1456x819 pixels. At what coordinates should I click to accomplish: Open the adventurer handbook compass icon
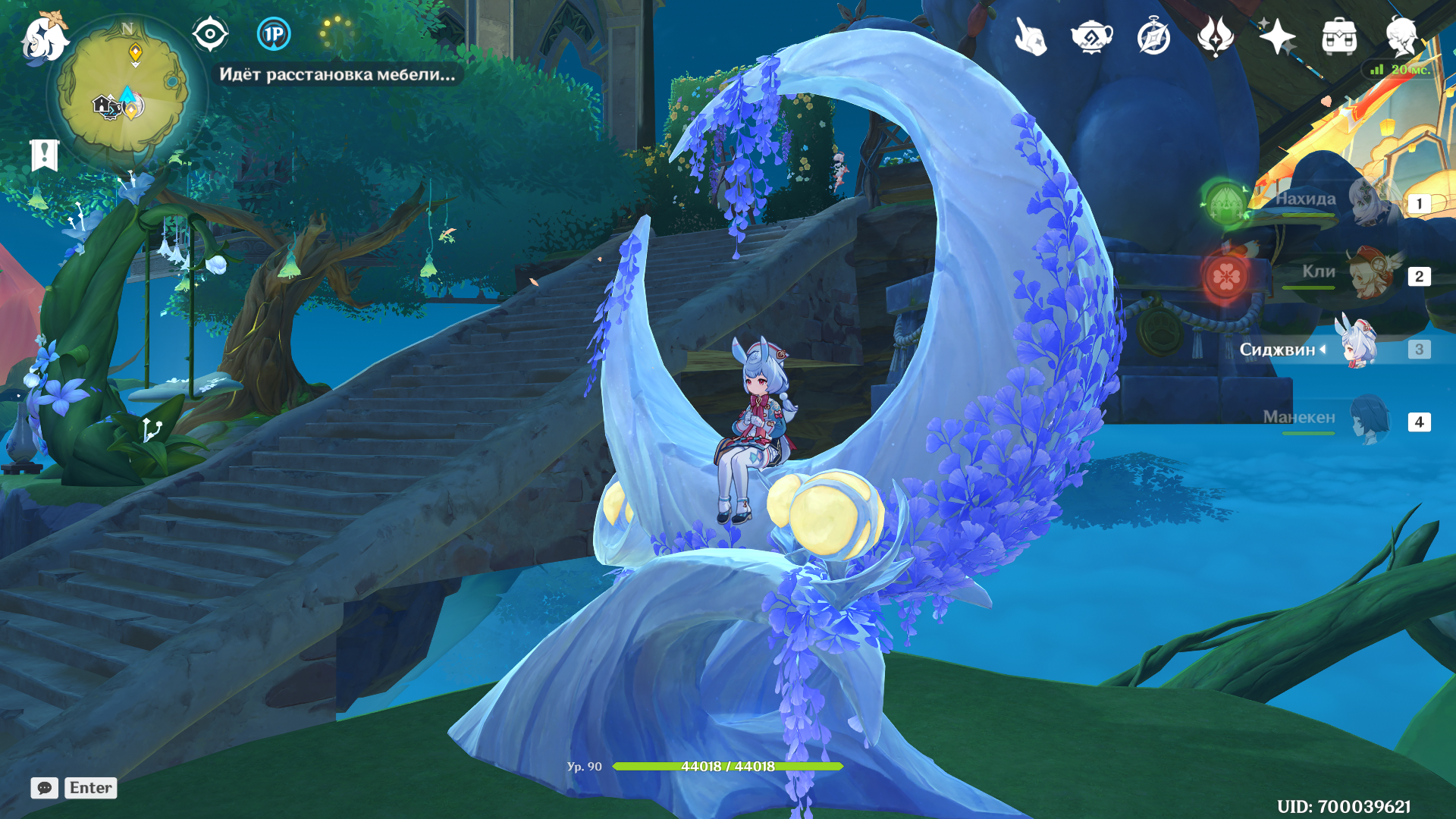tap(1153, 36)
